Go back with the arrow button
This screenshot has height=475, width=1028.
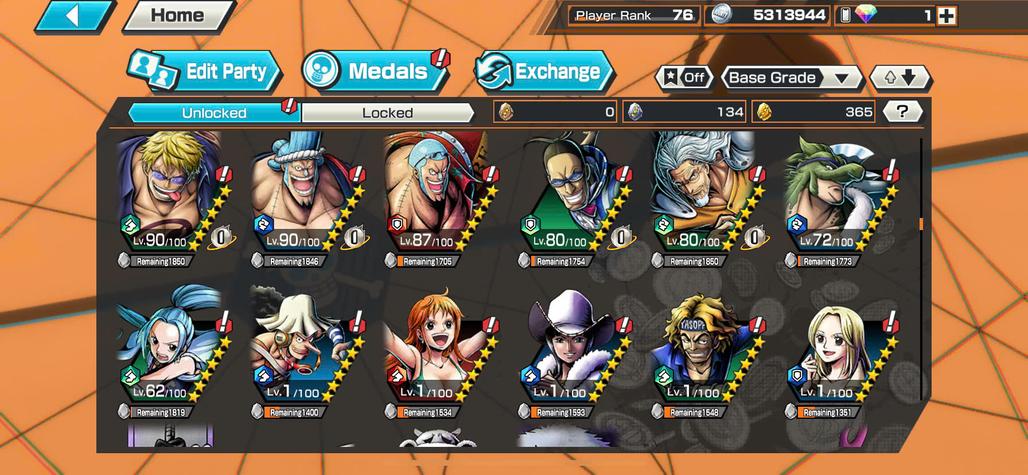(74, 16)
